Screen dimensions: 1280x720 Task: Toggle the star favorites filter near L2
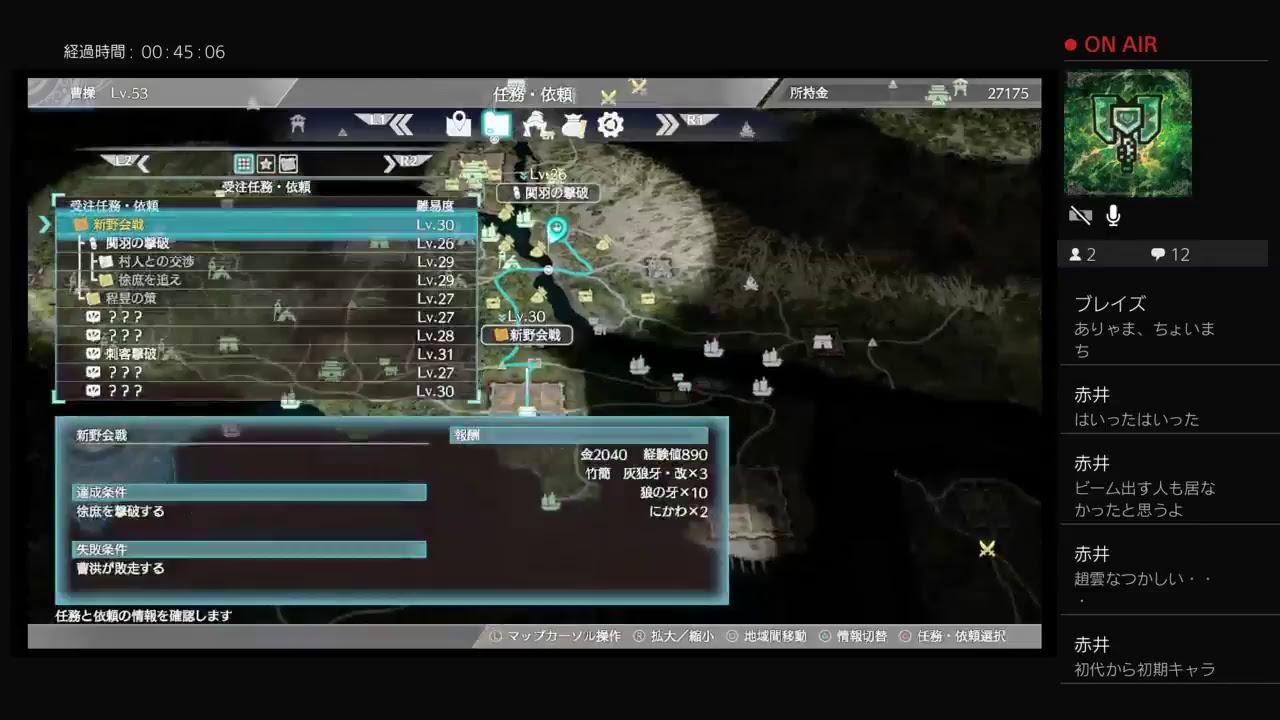click(266, 164)
